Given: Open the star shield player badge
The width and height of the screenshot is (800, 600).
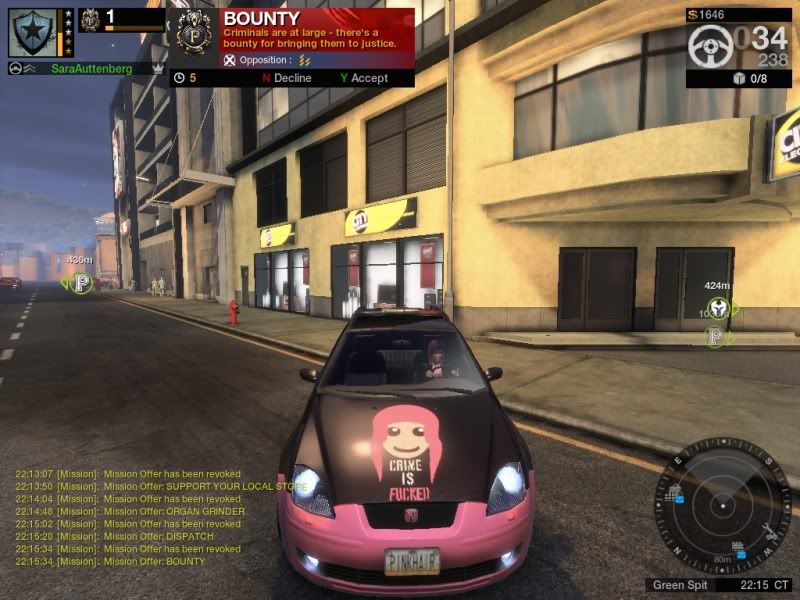Looking at the screenshot, I should 31,32.
